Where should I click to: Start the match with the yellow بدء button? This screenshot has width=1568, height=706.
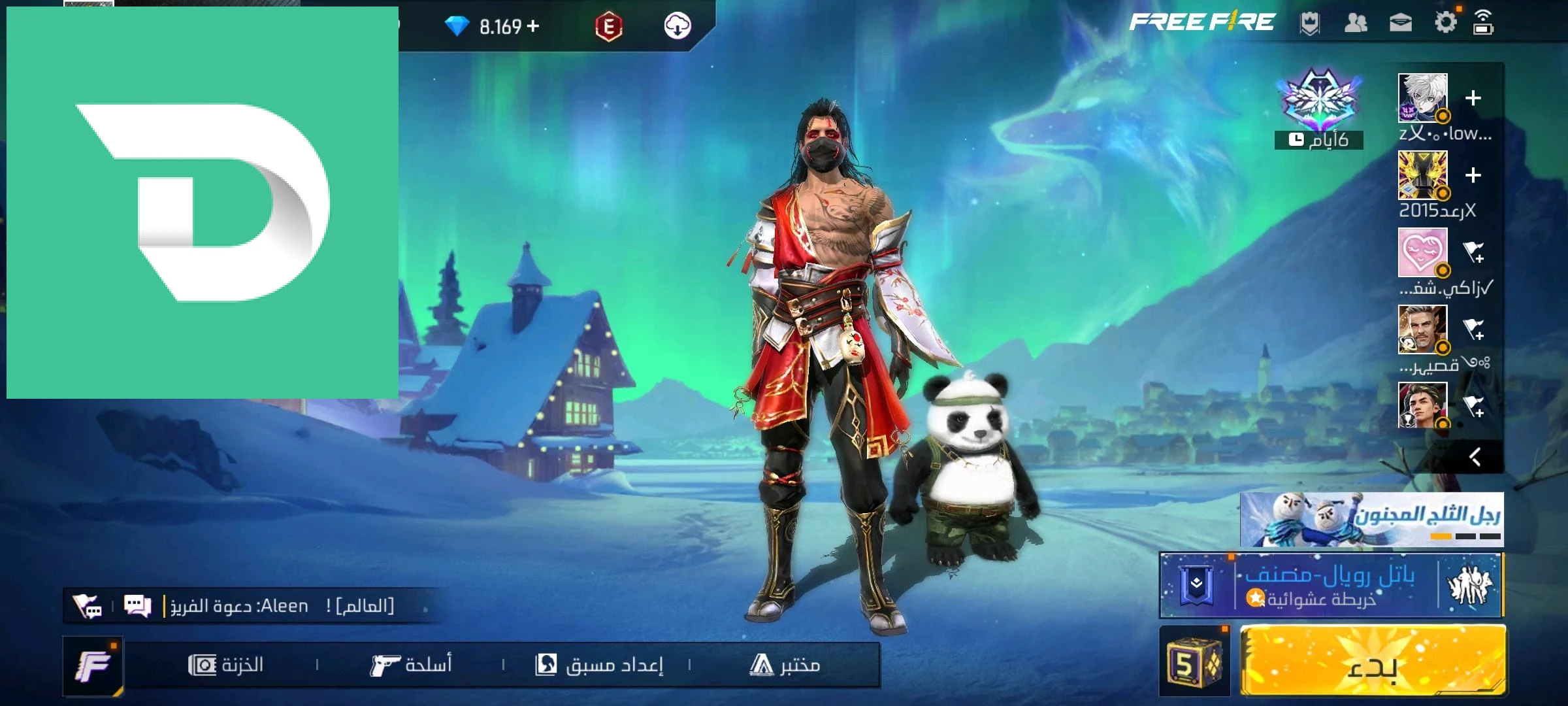[1372, 660]
